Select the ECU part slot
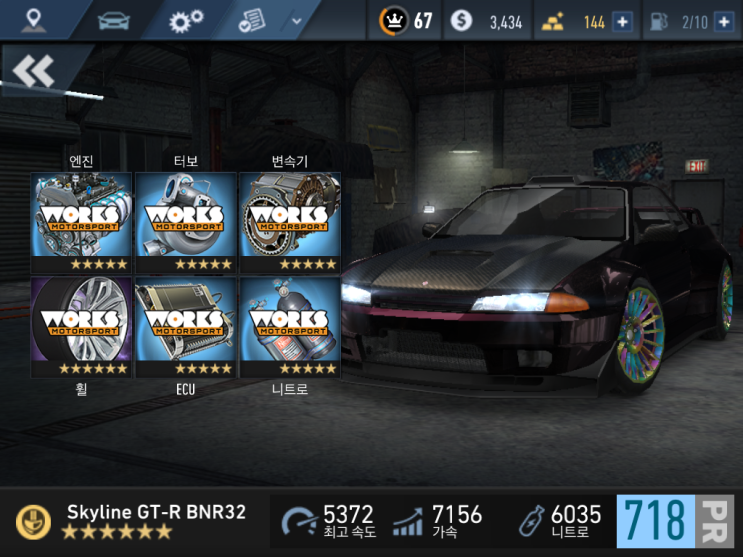This screenshot has height=557, width=743. pos(185,327)
